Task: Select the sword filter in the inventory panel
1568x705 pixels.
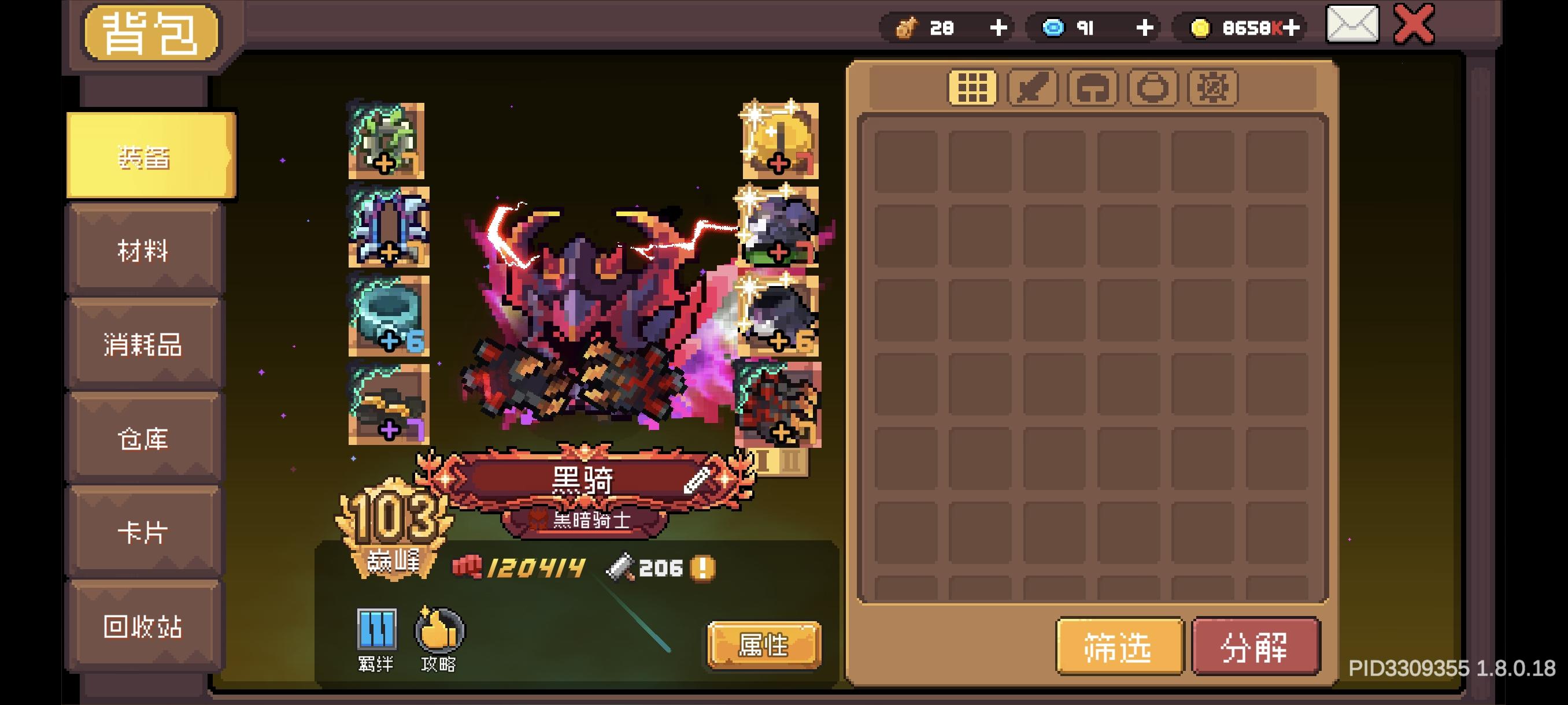Action: point(1033,87)
